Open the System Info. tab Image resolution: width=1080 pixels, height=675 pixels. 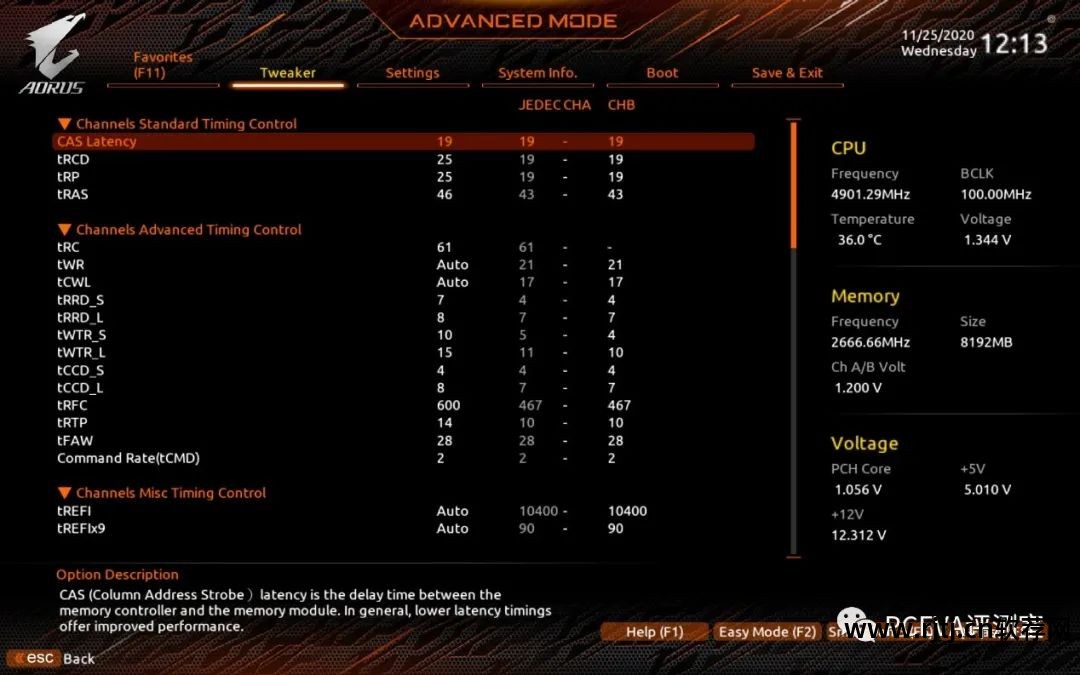point(537,73)
